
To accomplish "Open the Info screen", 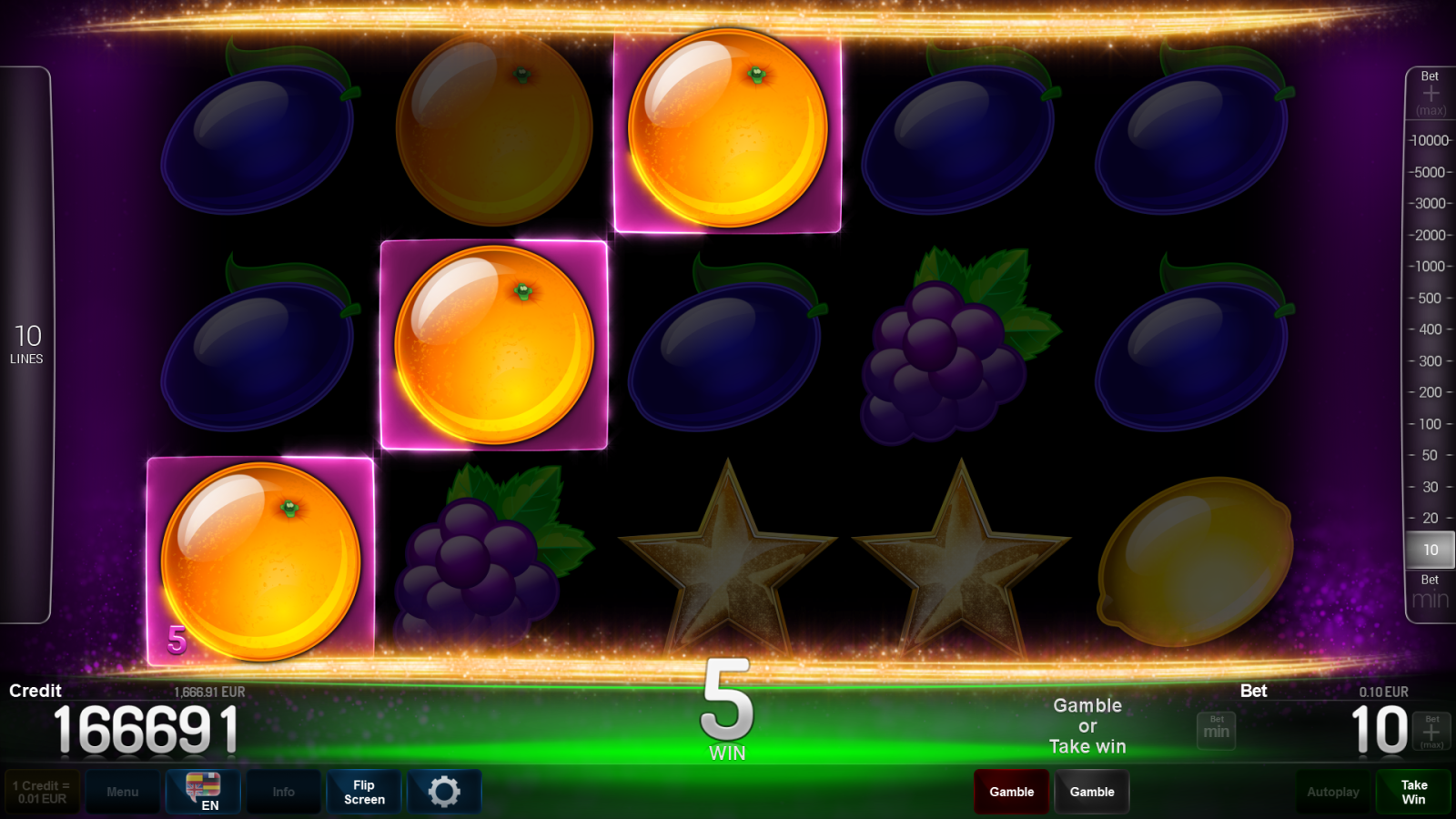I will (283, 791).
